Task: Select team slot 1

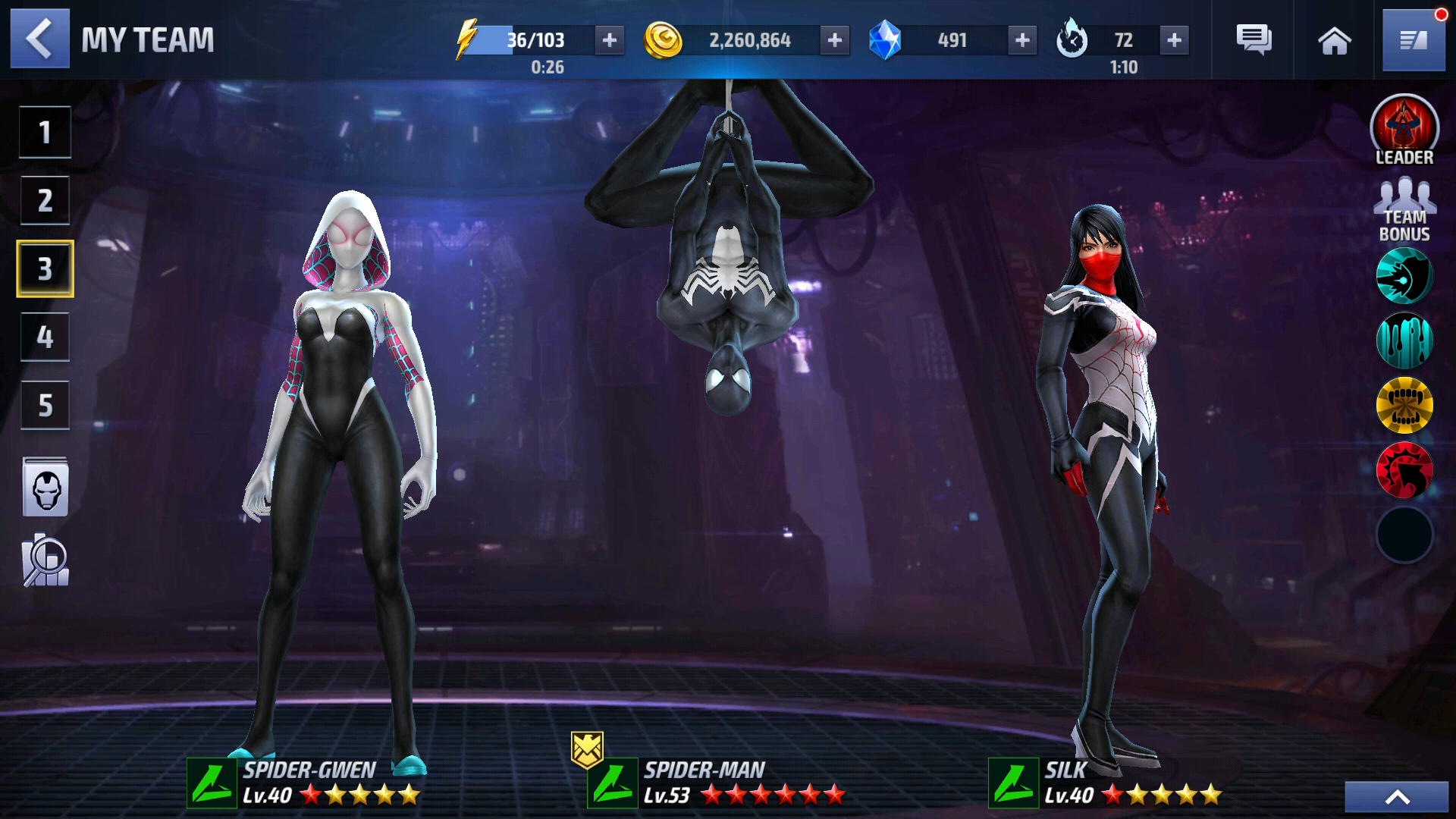Action: (x=45, y=130)
